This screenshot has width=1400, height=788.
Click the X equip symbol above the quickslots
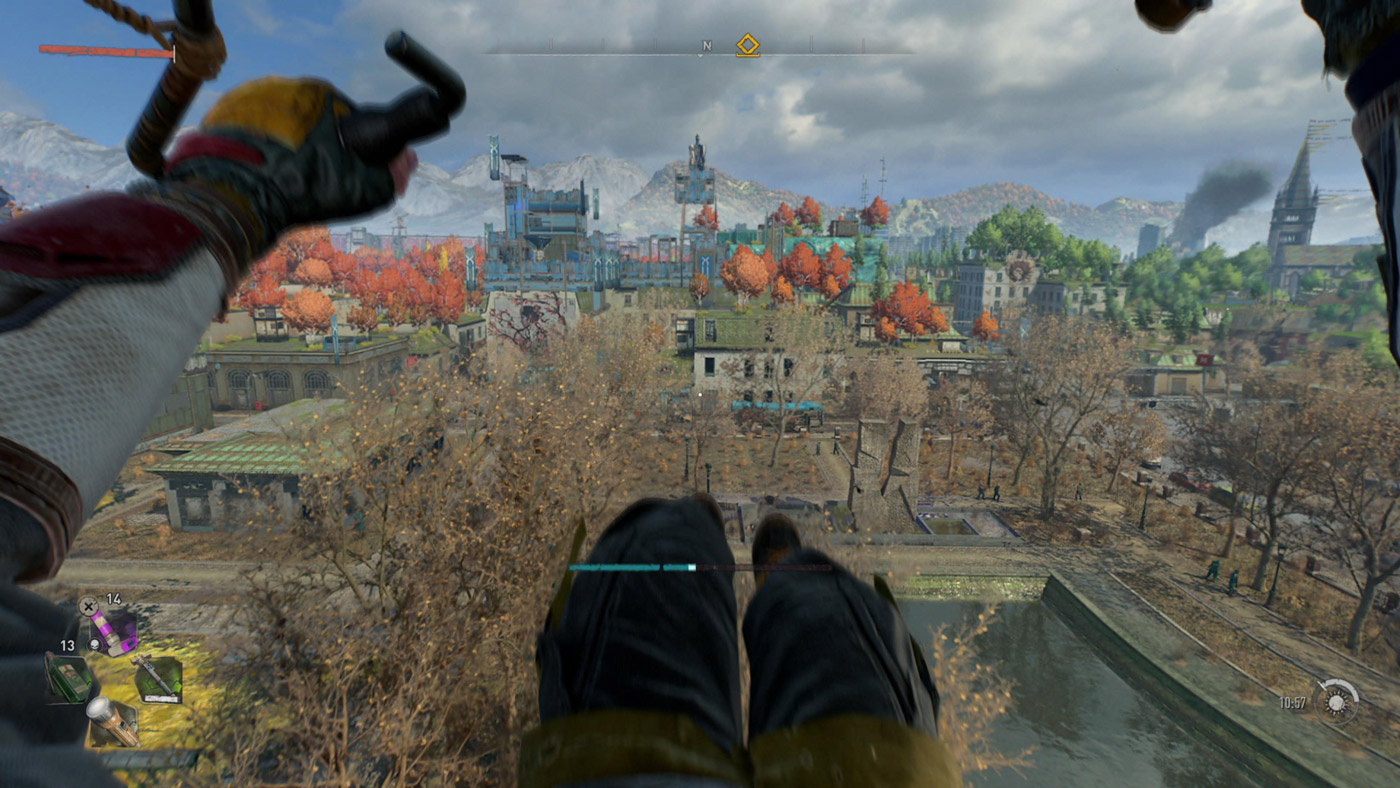(x=87, y=605)
